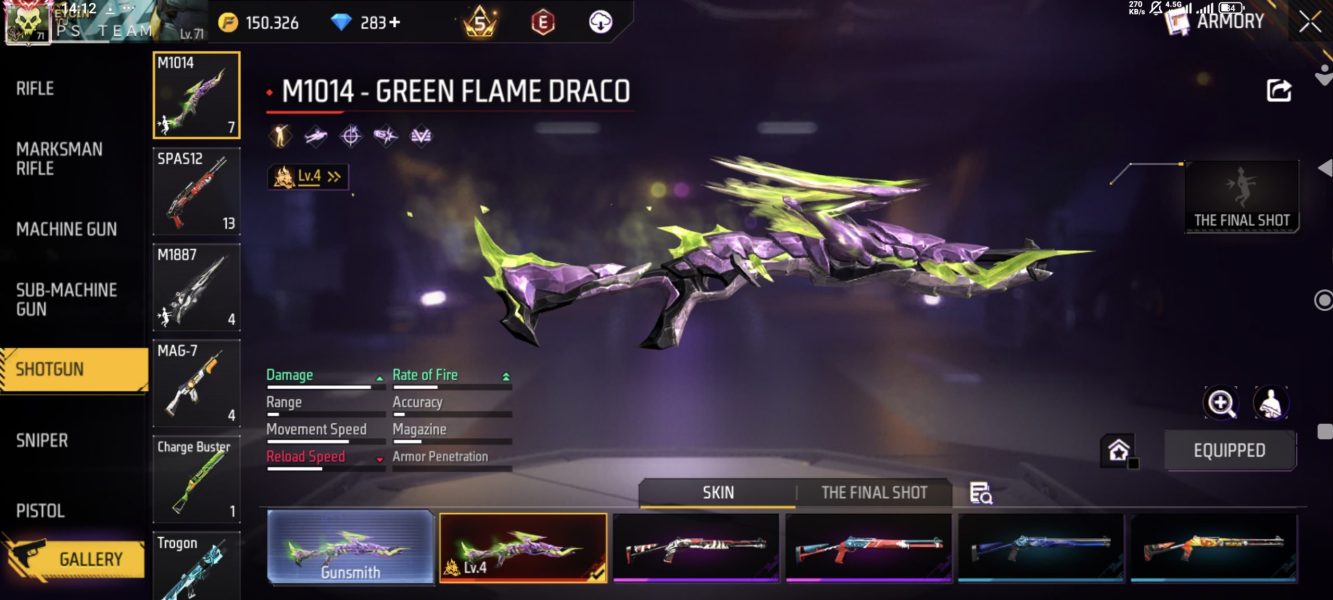Share the weapon skin via share icon

[x=1278, y=90]
